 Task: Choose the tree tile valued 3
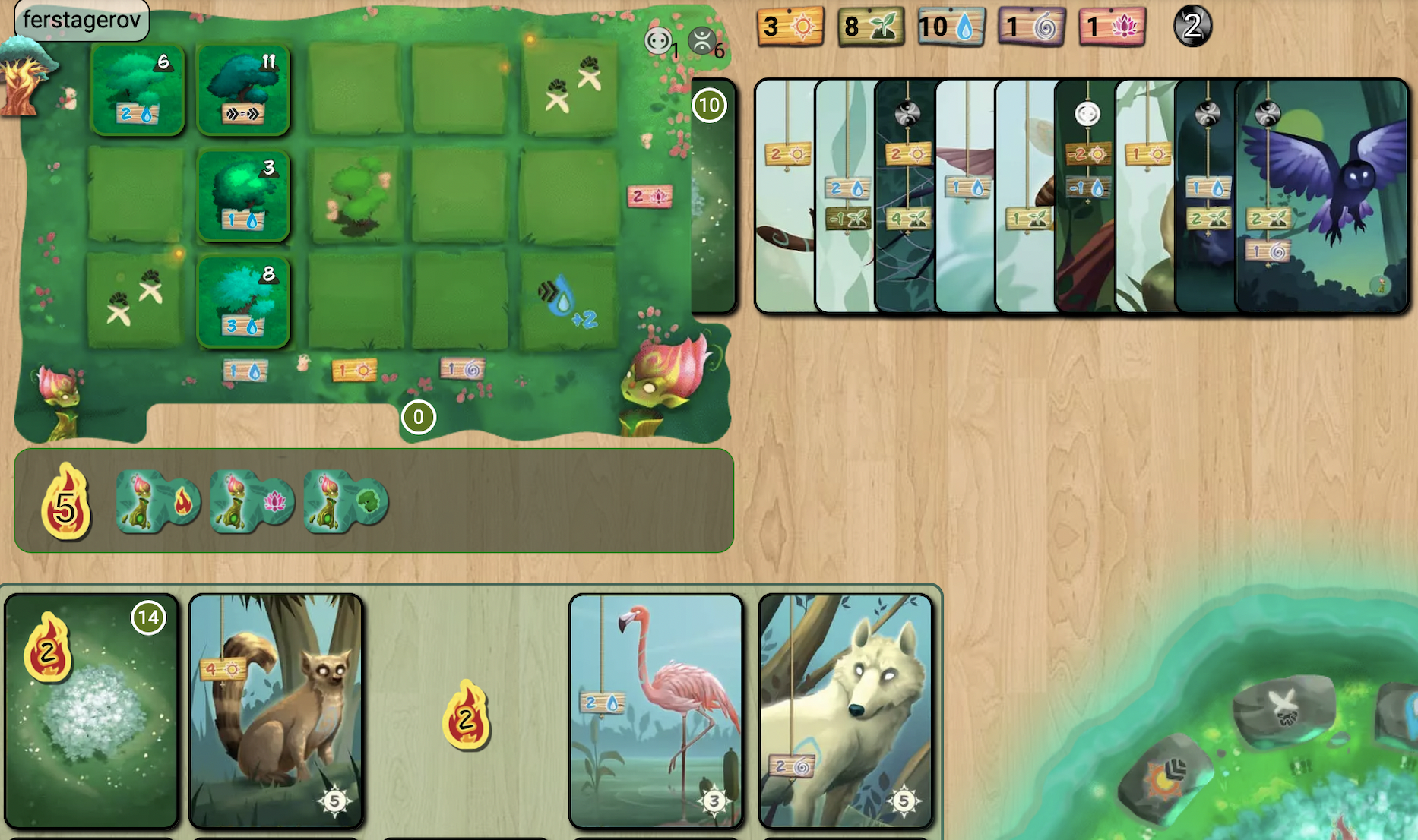pos(243,195)
